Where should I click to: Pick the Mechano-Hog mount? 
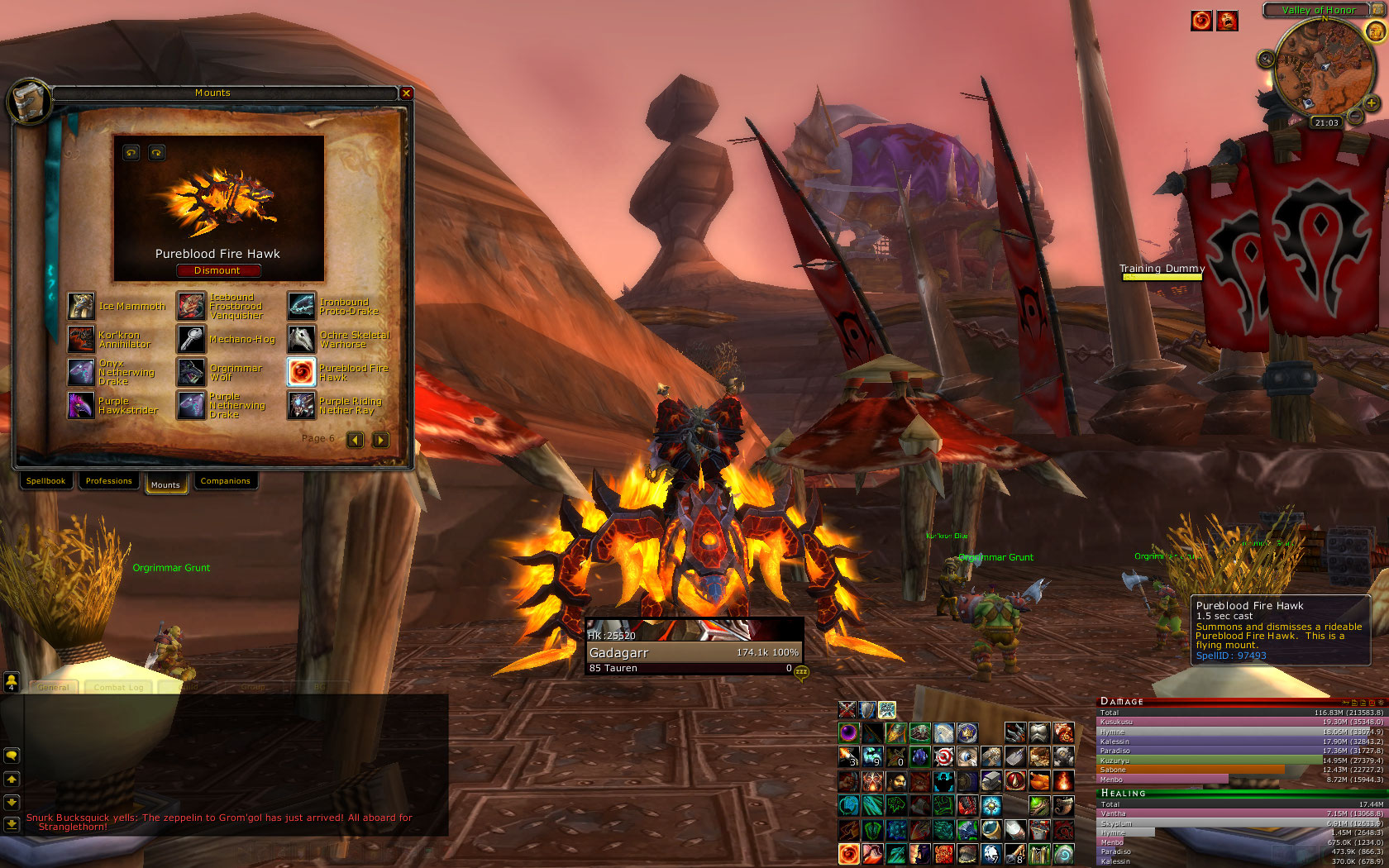point(192,339)
